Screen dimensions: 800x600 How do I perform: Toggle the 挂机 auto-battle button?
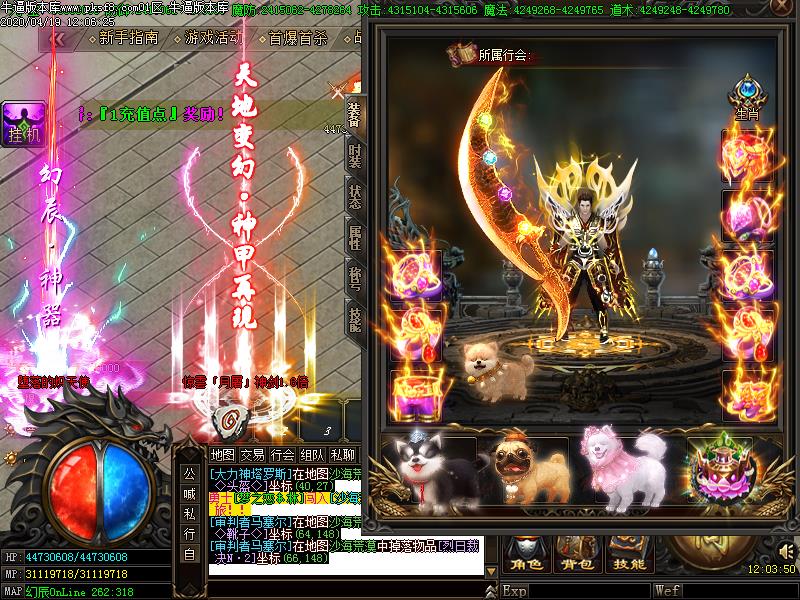click(x=22, y=124)
